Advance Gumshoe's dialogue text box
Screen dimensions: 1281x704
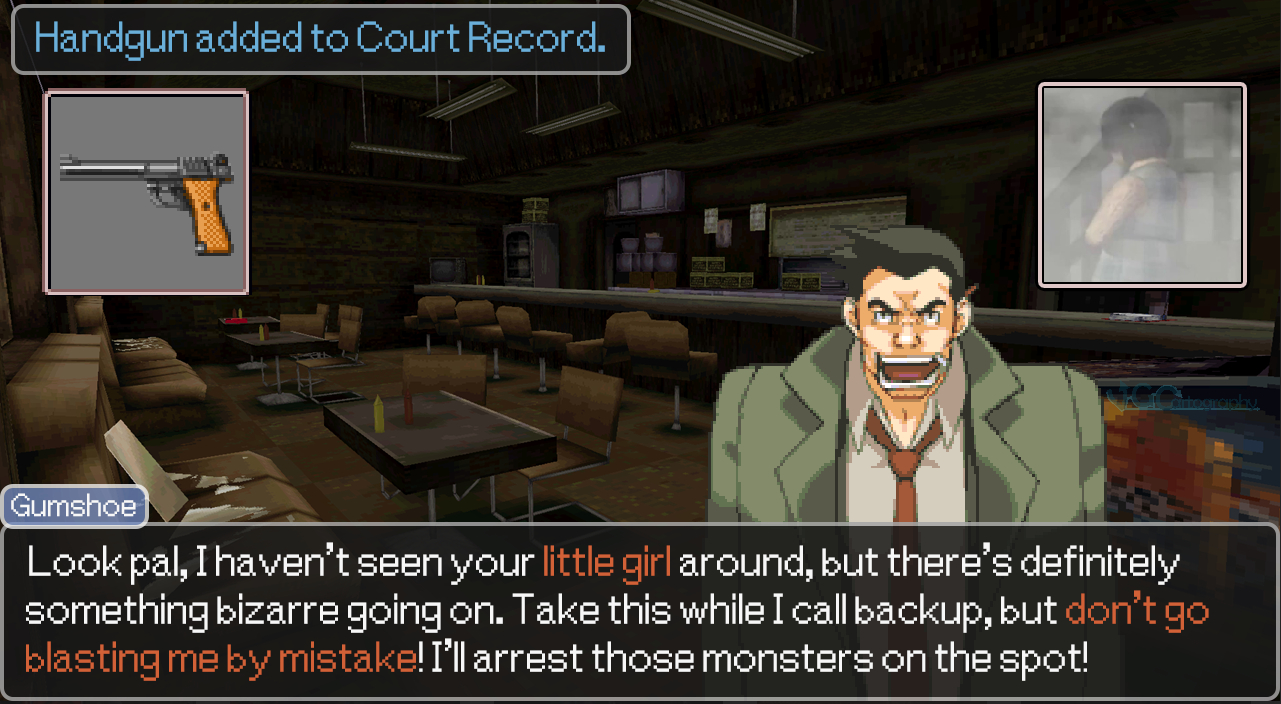point(640,611)
